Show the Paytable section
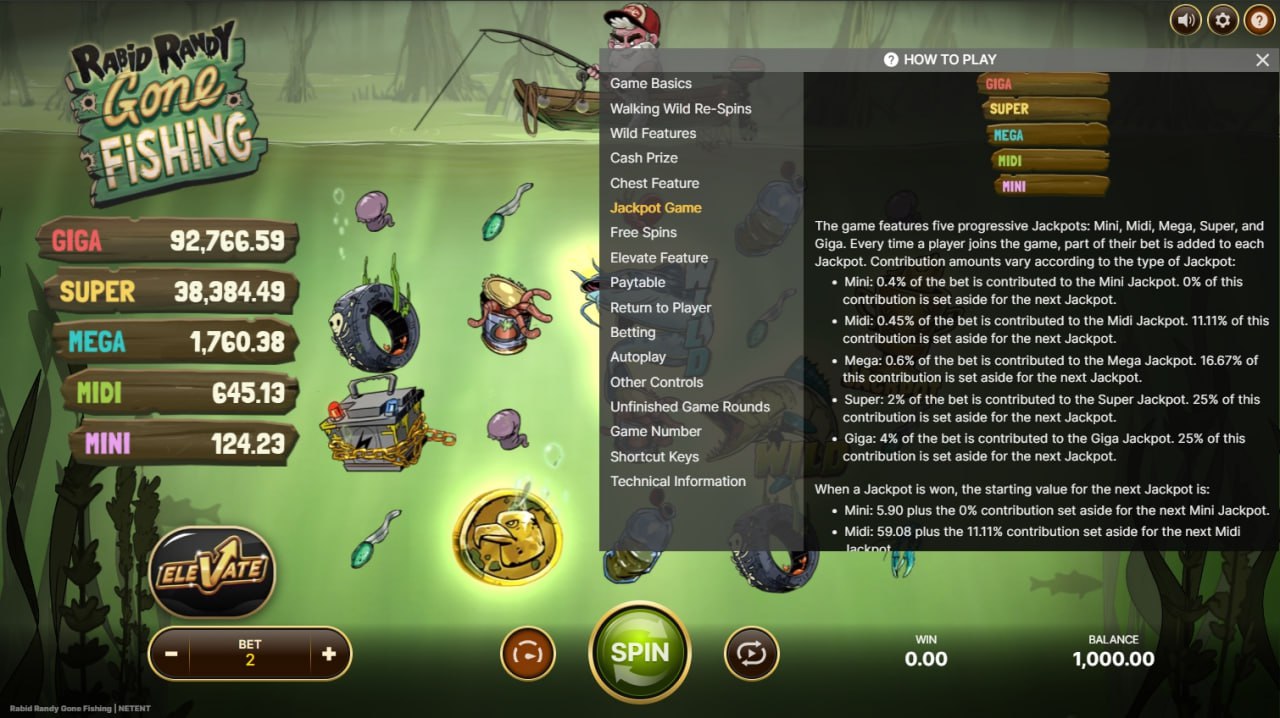Viewport: 1280px width, 718px height. [638, 282]
